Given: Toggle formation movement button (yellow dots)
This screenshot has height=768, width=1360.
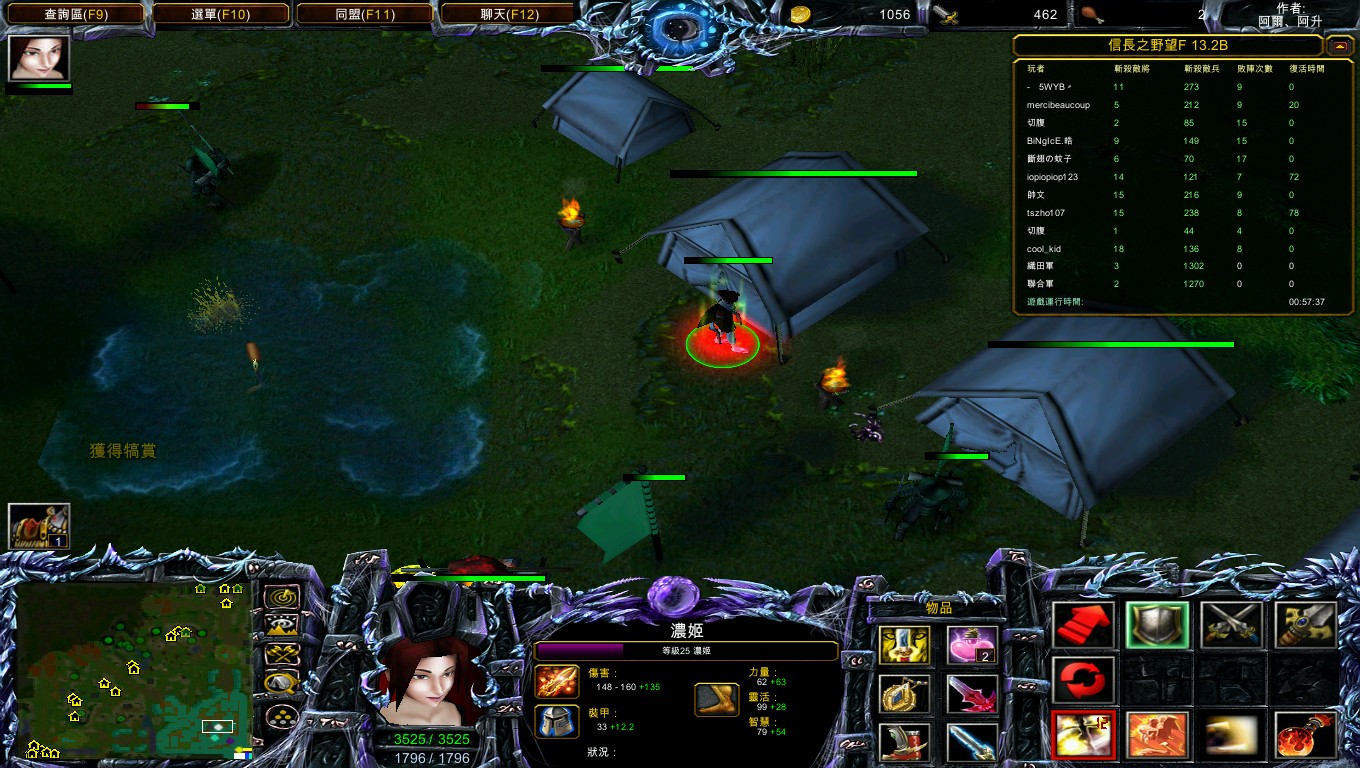Looking at the screenshot, I should coord(282,718).
